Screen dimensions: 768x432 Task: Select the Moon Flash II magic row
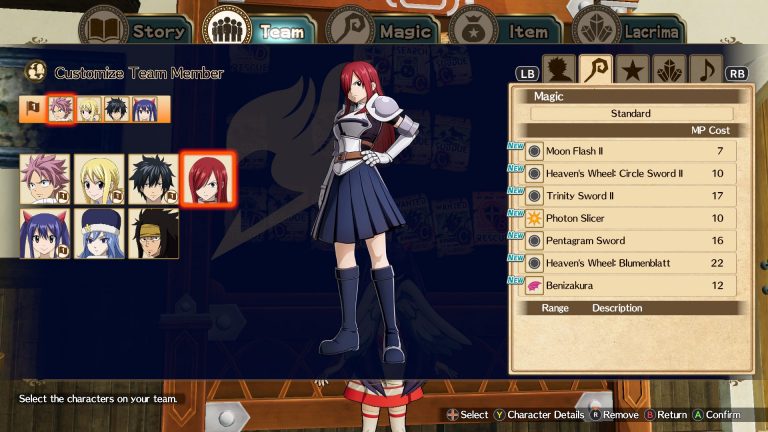pyautogui.click(x=630, y=151)
